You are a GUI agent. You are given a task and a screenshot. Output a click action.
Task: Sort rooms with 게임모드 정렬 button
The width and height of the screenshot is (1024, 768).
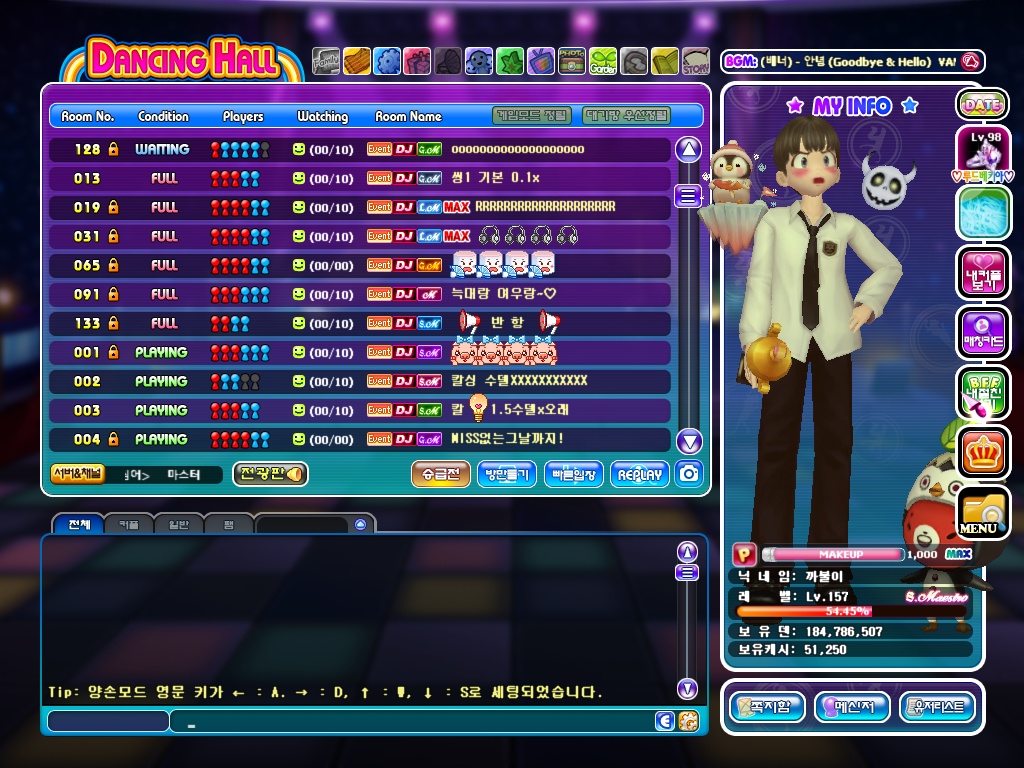[532, 116]
